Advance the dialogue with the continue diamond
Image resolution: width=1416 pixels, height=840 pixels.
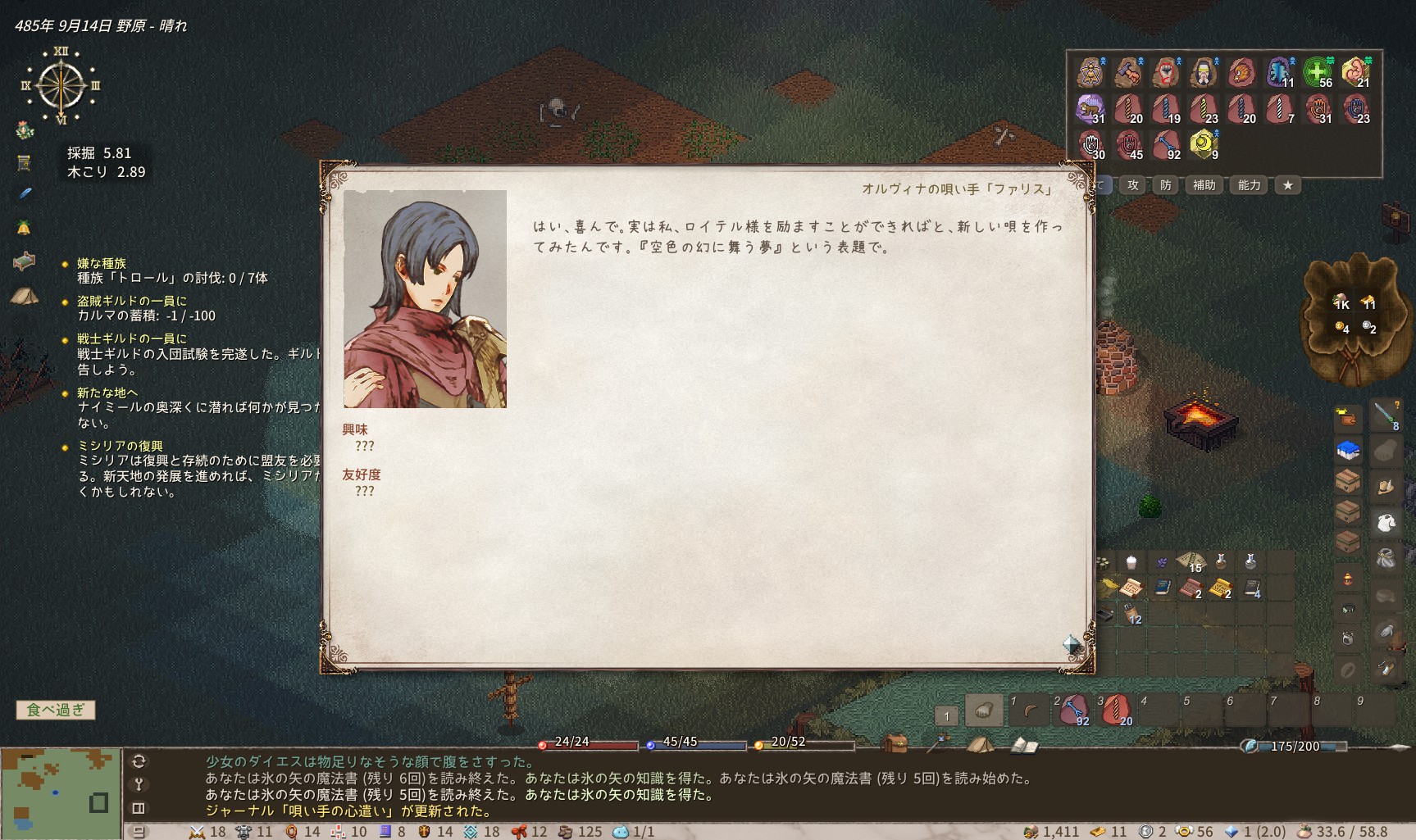click(x=1072, y=644)
